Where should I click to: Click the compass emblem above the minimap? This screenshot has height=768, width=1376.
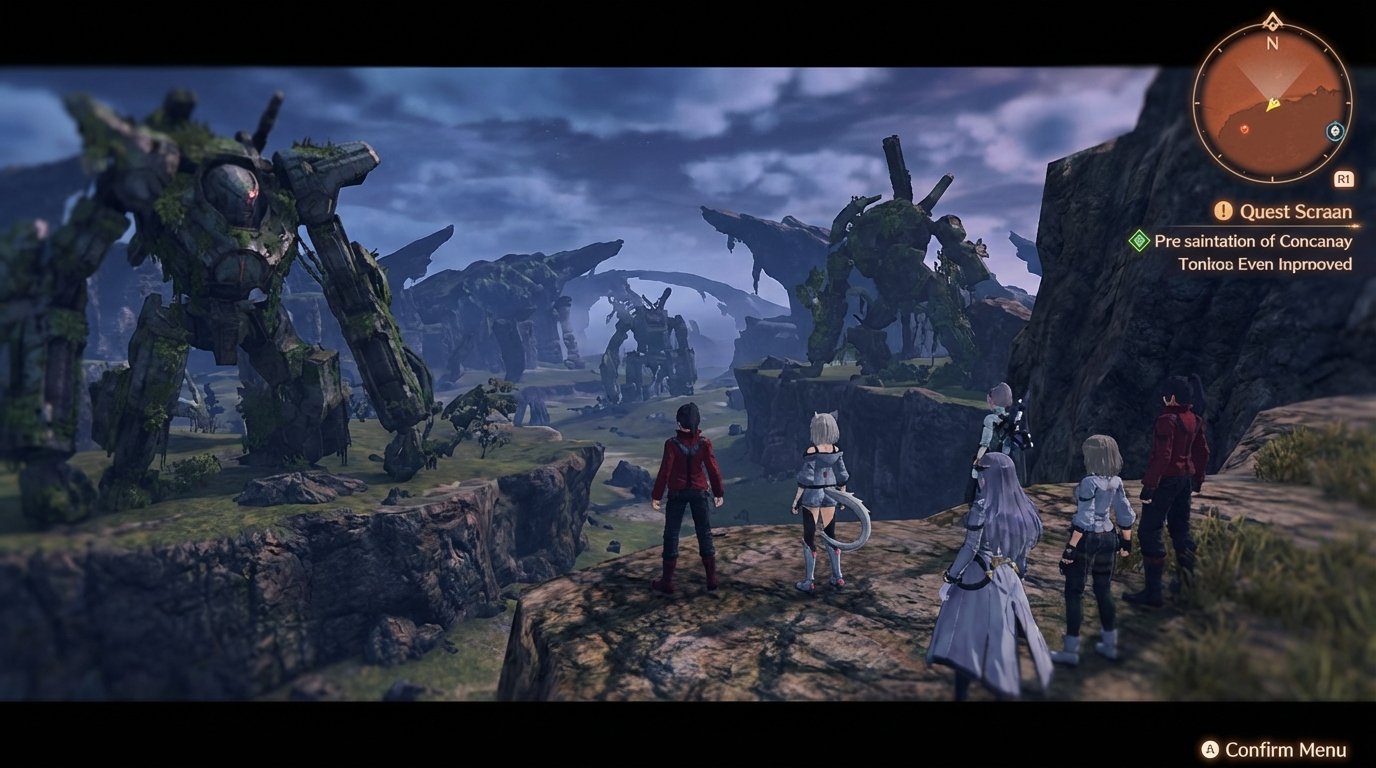1272,20
